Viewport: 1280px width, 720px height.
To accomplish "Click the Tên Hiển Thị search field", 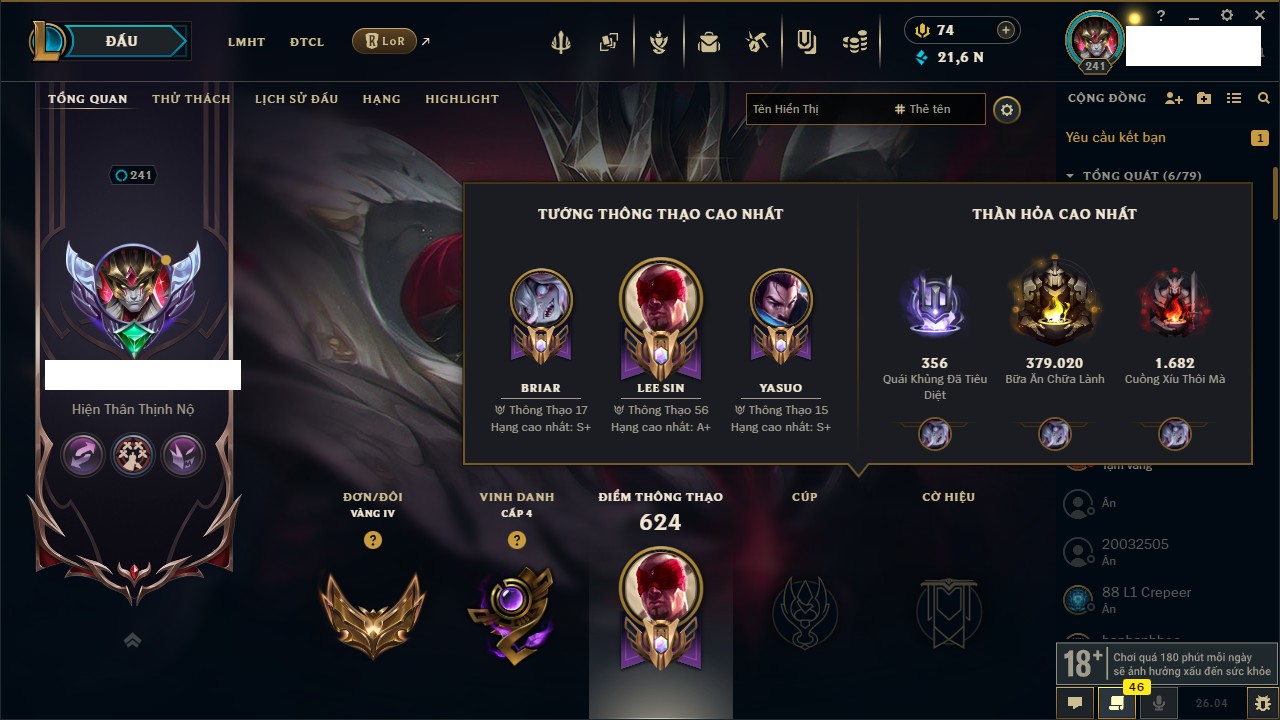I will (x=815, y=109).
